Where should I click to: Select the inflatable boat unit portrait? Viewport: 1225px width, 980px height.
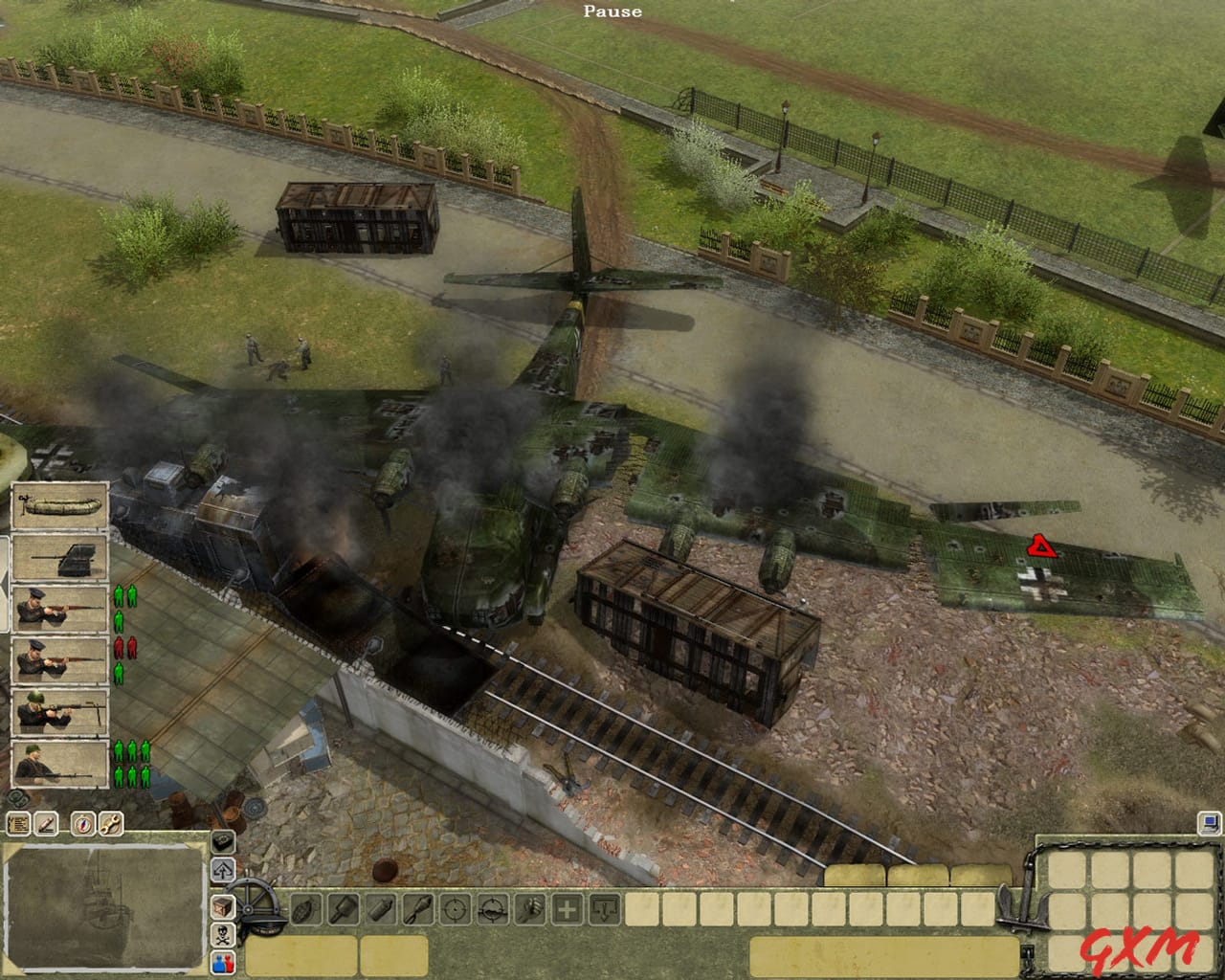click(59, 502)
